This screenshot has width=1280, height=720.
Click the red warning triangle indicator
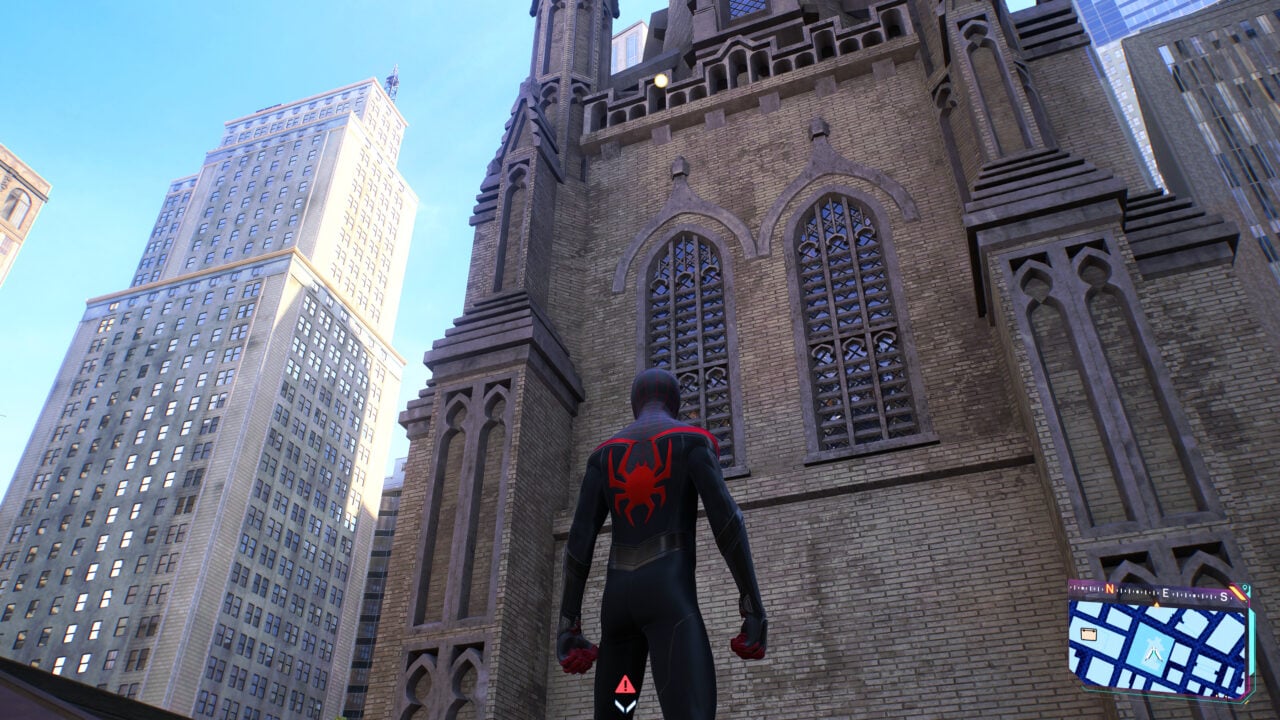pos(625,686)
